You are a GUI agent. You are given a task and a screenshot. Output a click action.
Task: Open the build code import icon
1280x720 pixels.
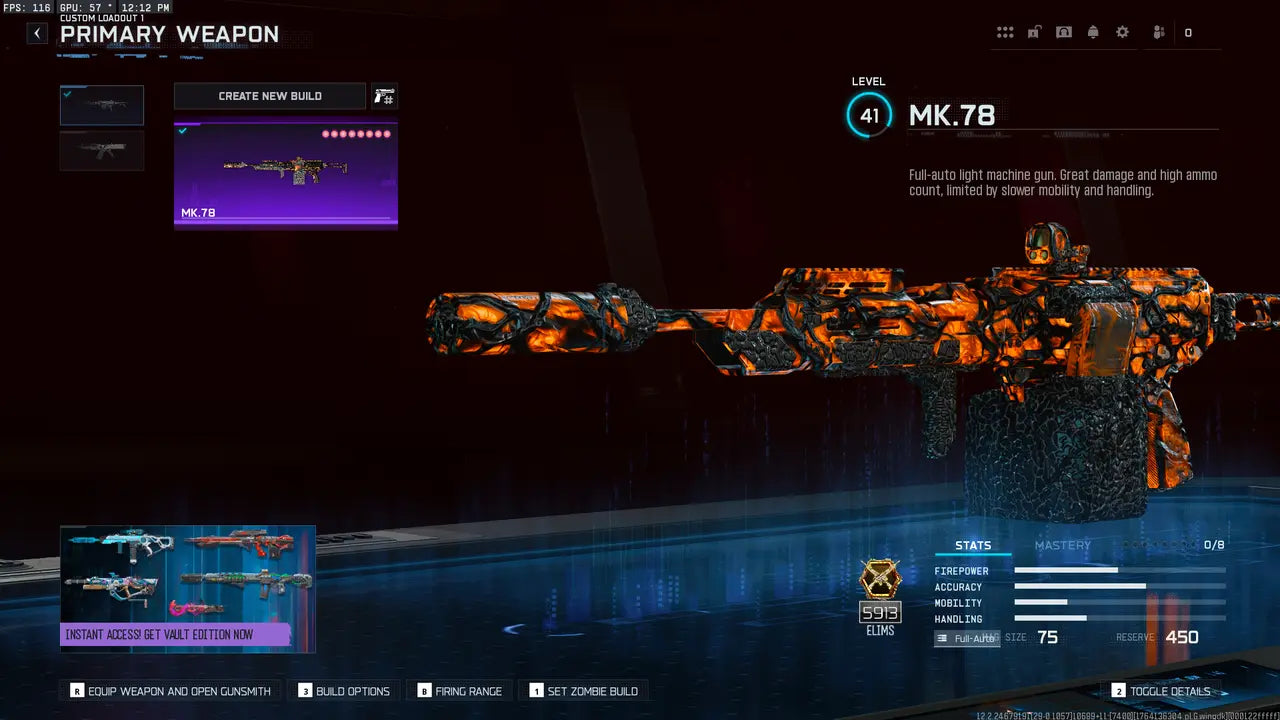[384, 96]
